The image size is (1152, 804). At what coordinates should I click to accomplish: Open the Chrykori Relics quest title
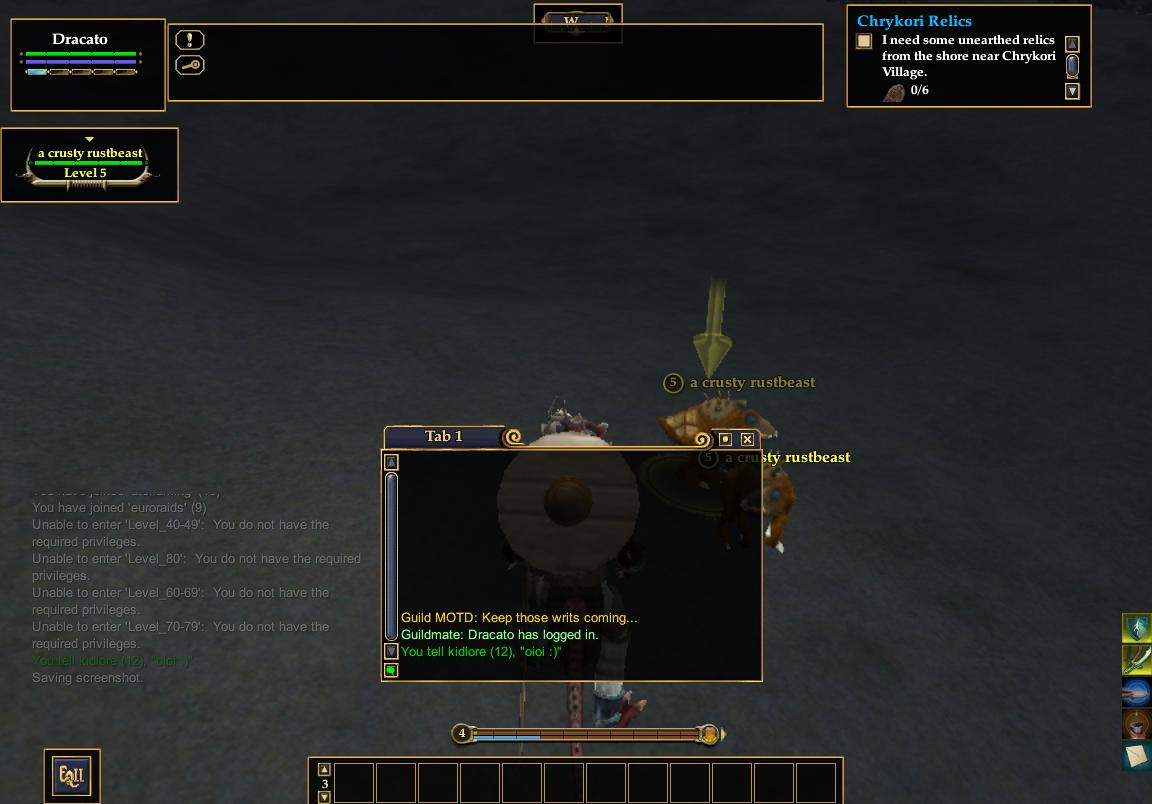tap(914, 20)
